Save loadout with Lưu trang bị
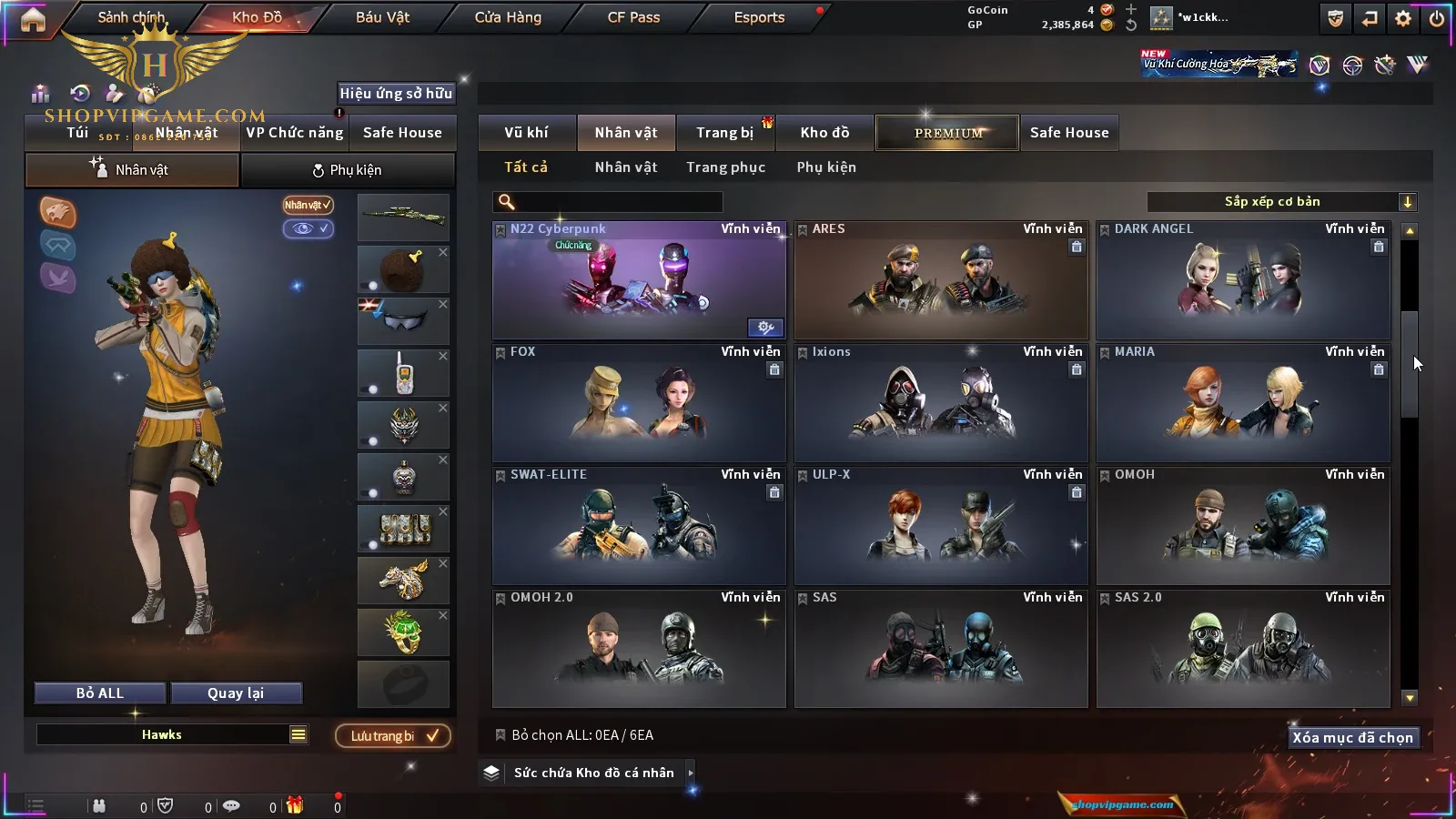This screenshot has width=1456, height=819. tap(393, 736)
